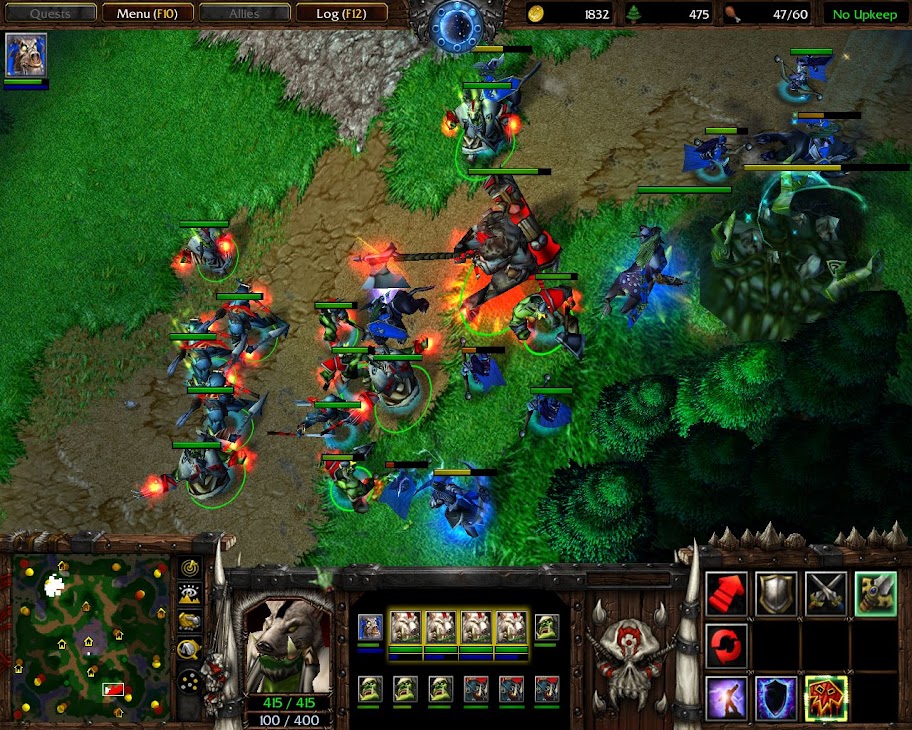This screenshot has width=912, height=730.
Task: Open the Log (F12) button
Action: 340,14
